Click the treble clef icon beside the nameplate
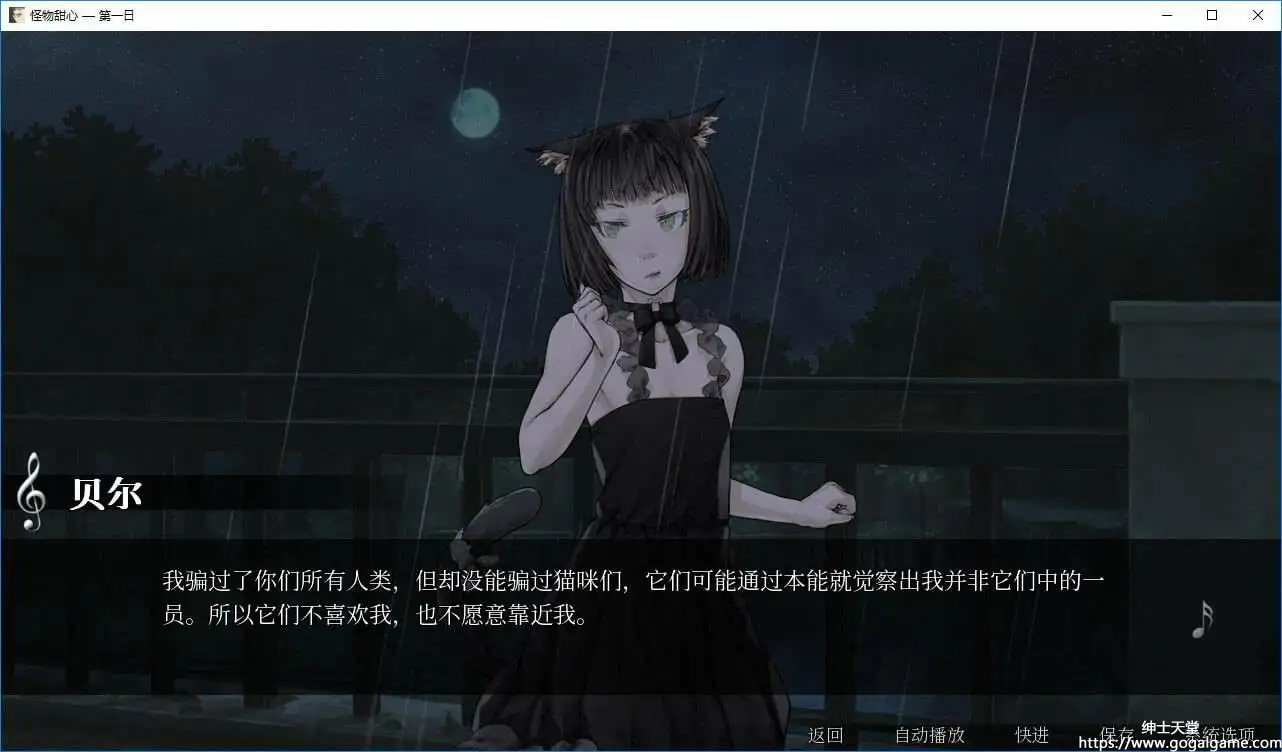The image size is (1282, 752). (31, 493)
